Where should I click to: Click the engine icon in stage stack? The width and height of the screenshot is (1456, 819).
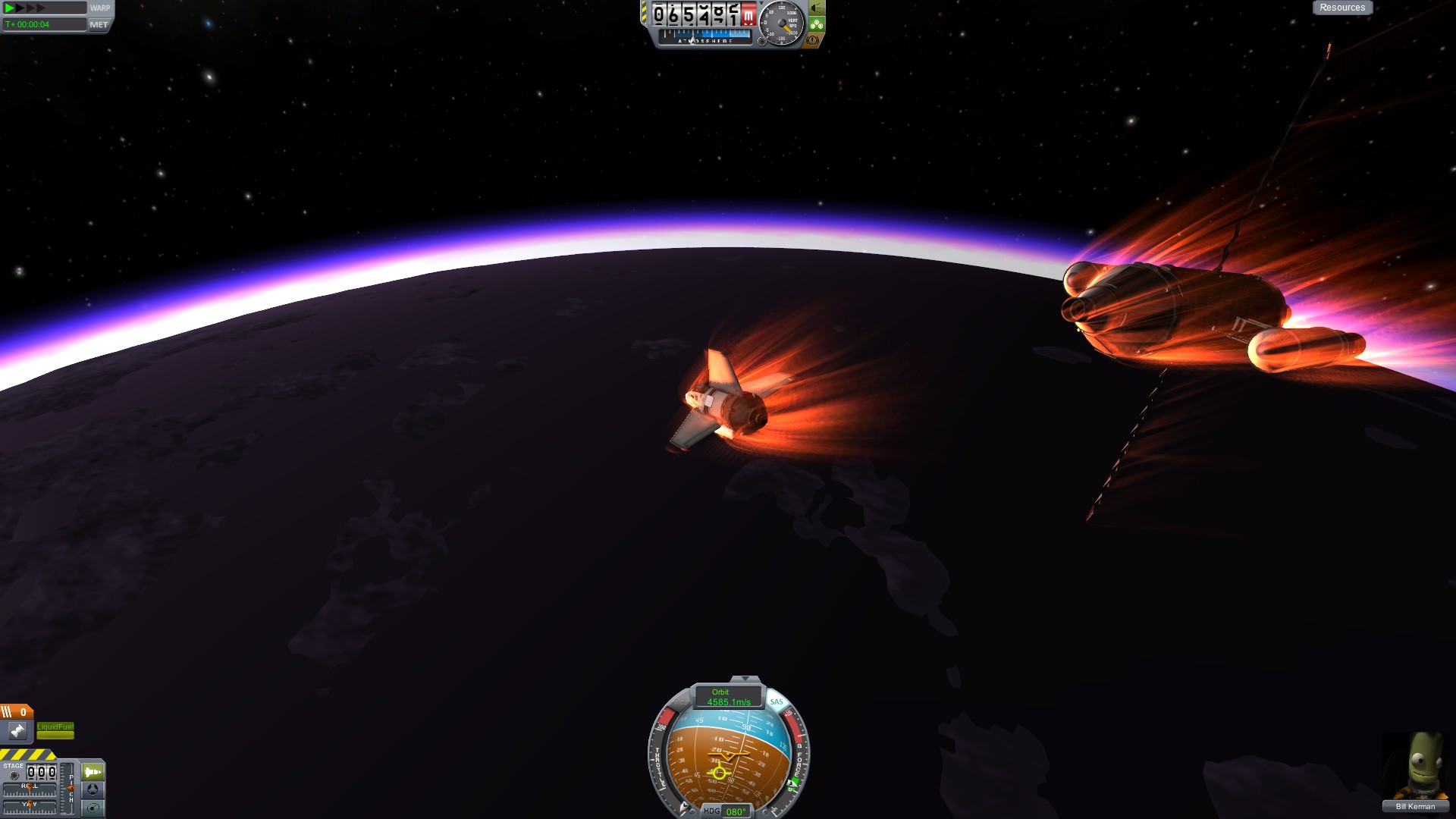[x=17, y=731]
